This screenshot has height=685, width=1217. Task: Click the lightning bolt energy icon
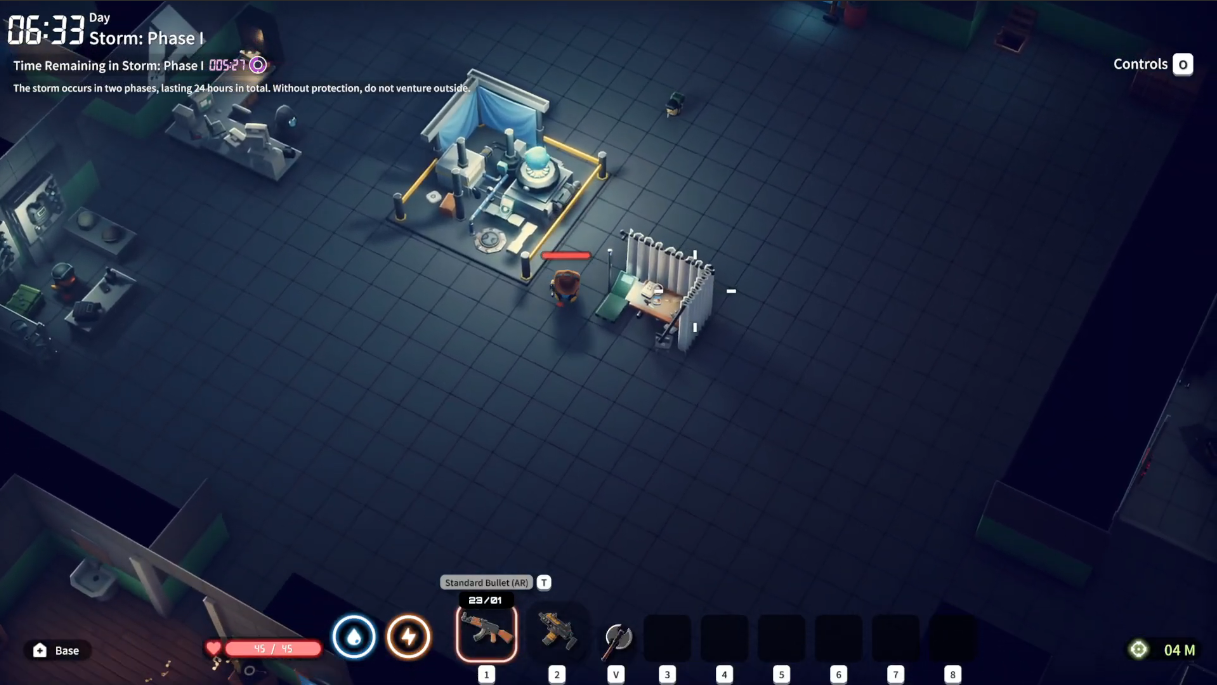click(408, 637)
